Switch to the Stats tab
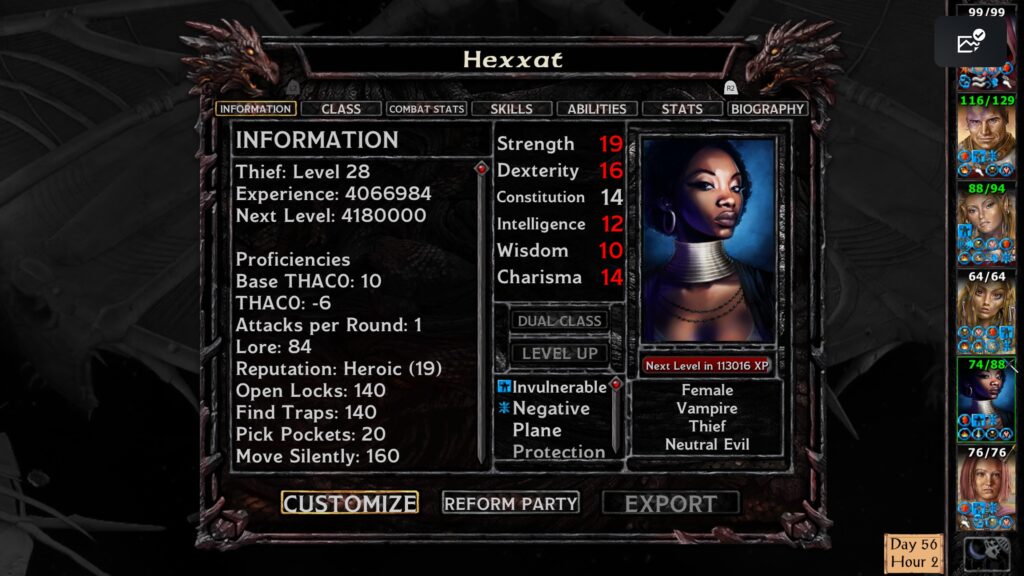This screenshot has height=576, width=1024. click(682, 109)
